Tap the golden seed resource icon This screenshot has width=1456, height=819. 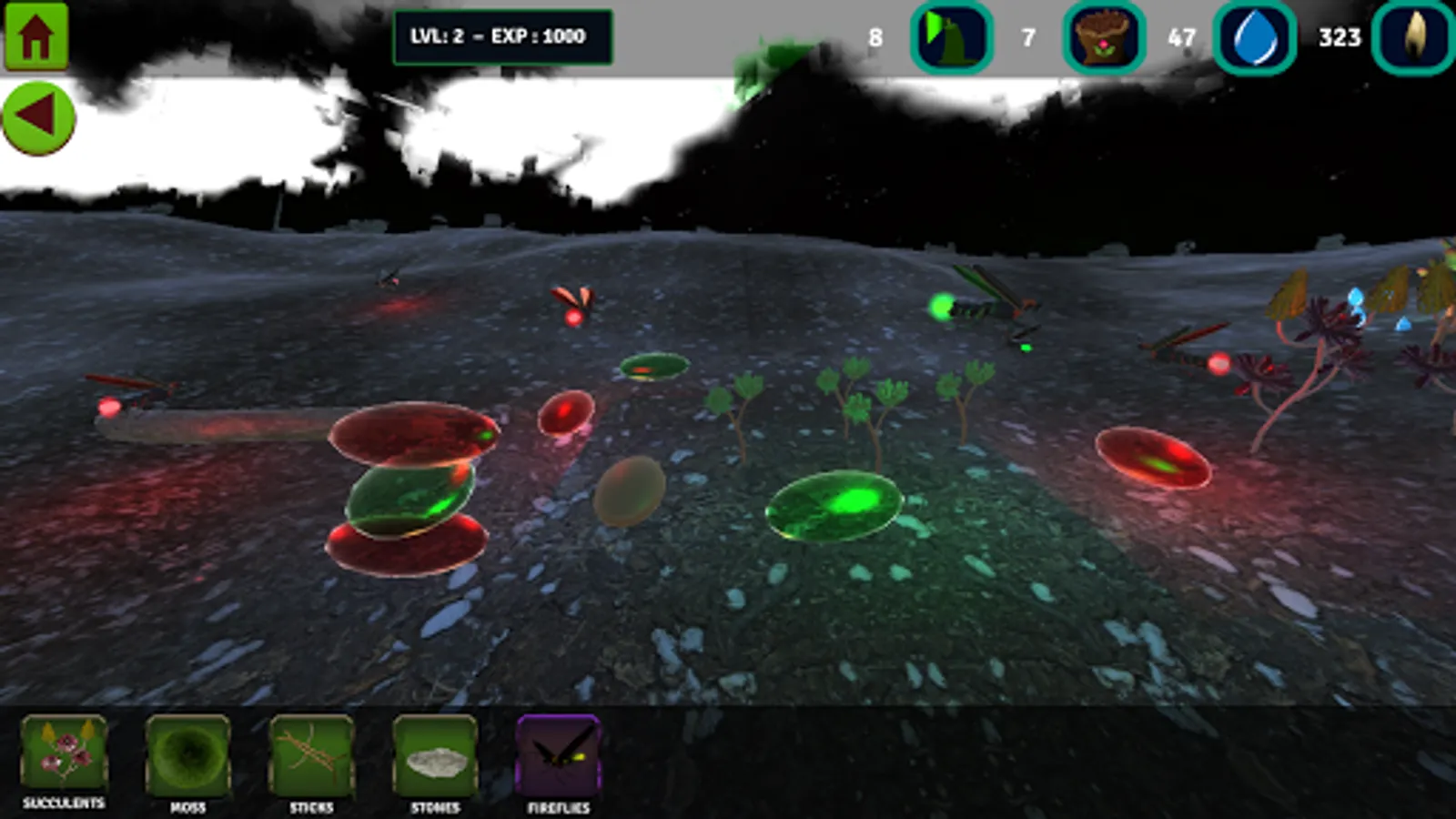click(1413, 38)
